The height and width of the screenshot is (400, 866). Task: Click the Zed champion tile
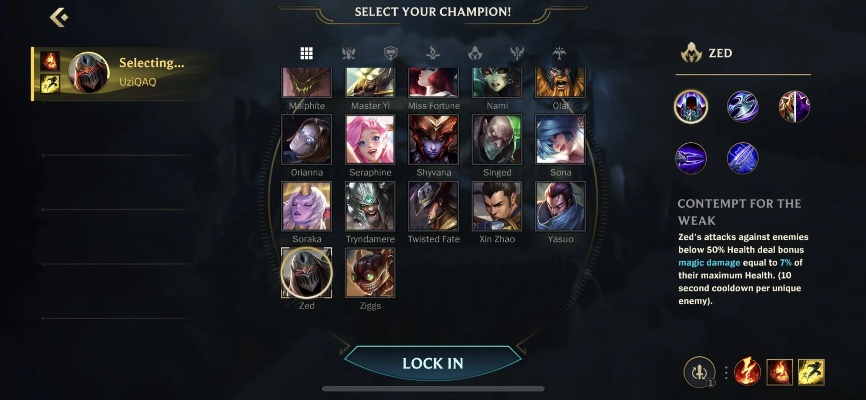pyautogui.click(x=307, y=272)
